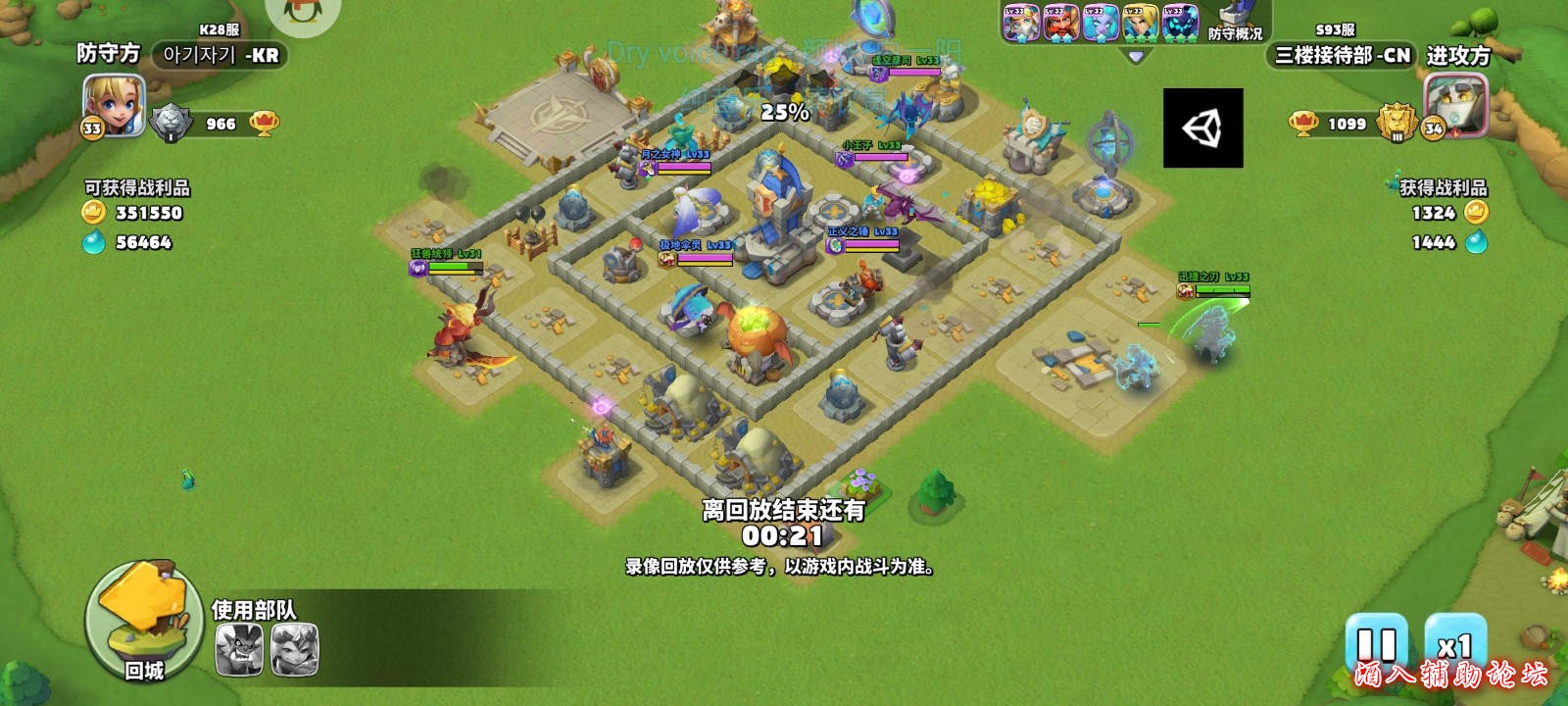Screen dimensions: 1568x706
Task: Select the blonde hero with yellow frame
Action: pos(1140,23)
